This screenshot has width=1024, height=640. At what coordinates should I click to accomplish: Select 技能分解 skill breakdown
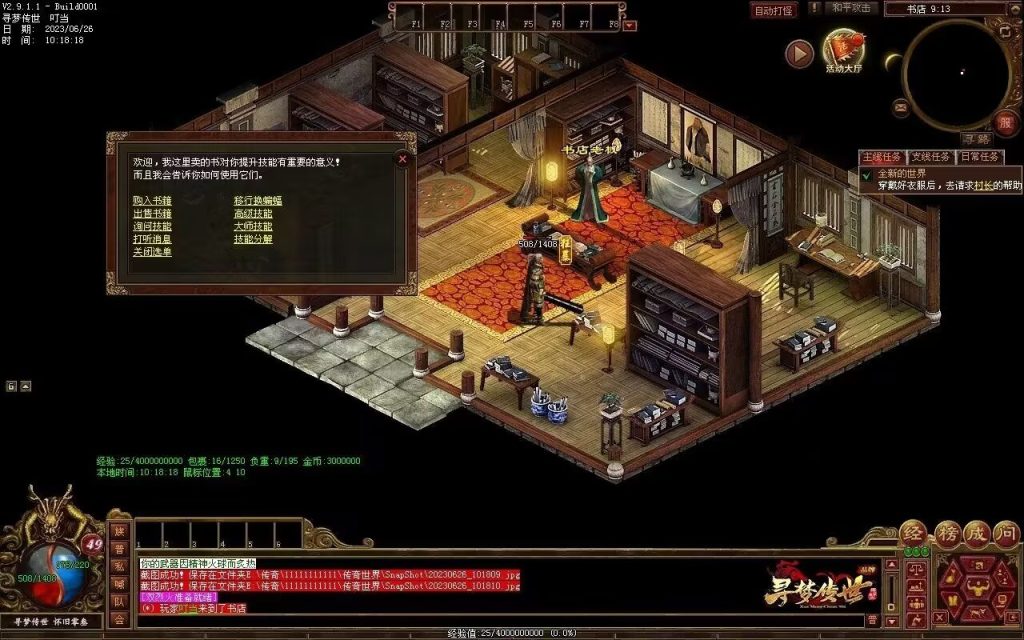(253, 239)
